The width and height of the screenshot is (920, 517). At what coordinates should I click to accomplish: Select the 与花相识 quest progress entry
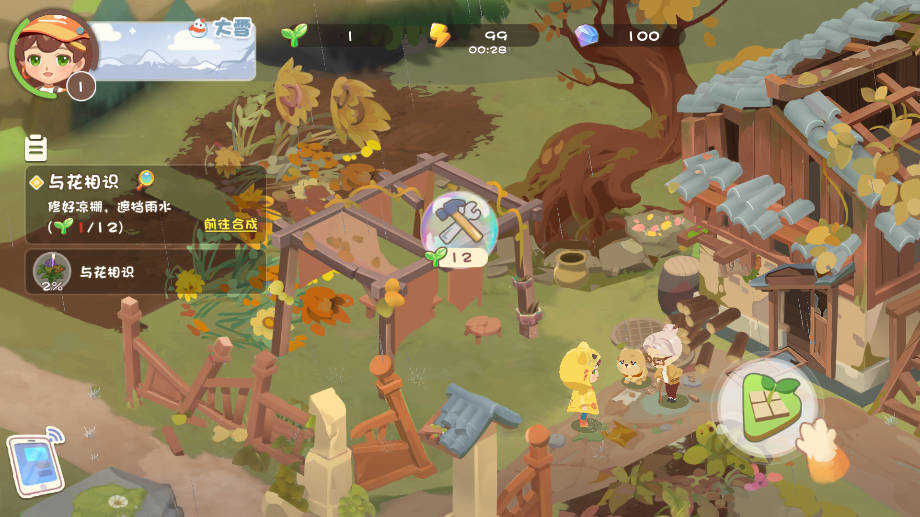coord(140,271)
